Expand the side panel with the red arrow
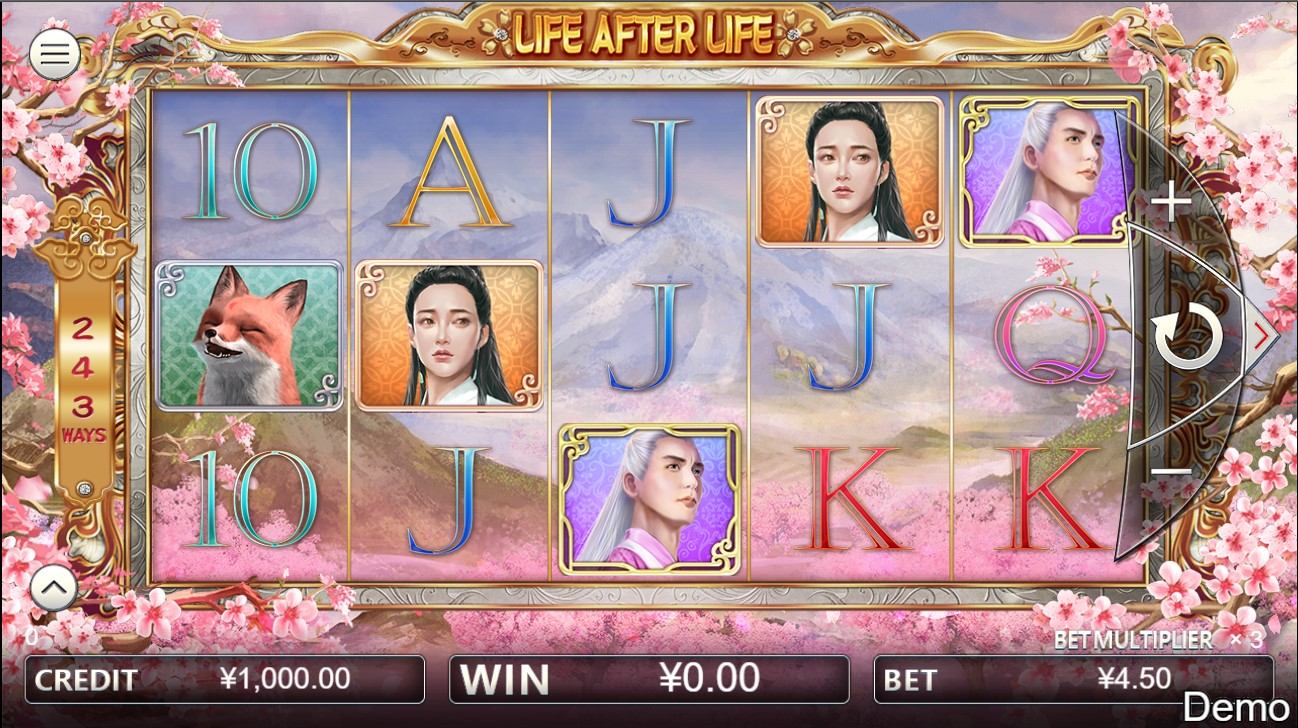 (x=1263, y=336)
